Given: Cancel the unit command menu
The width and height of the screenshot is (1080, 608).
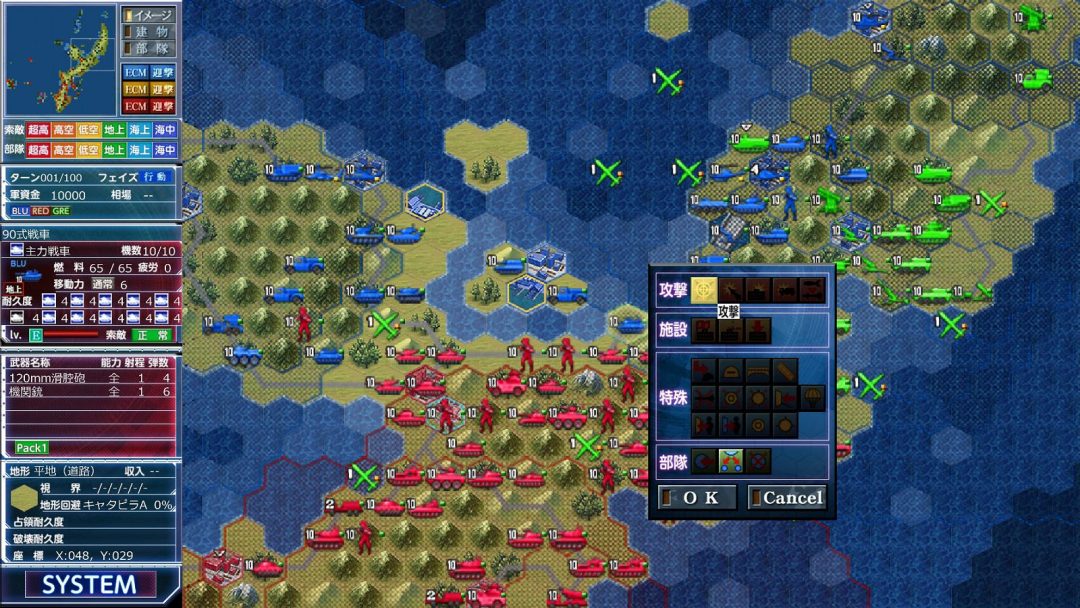Looking at the screenshot, I should click(x=787, y=497).
